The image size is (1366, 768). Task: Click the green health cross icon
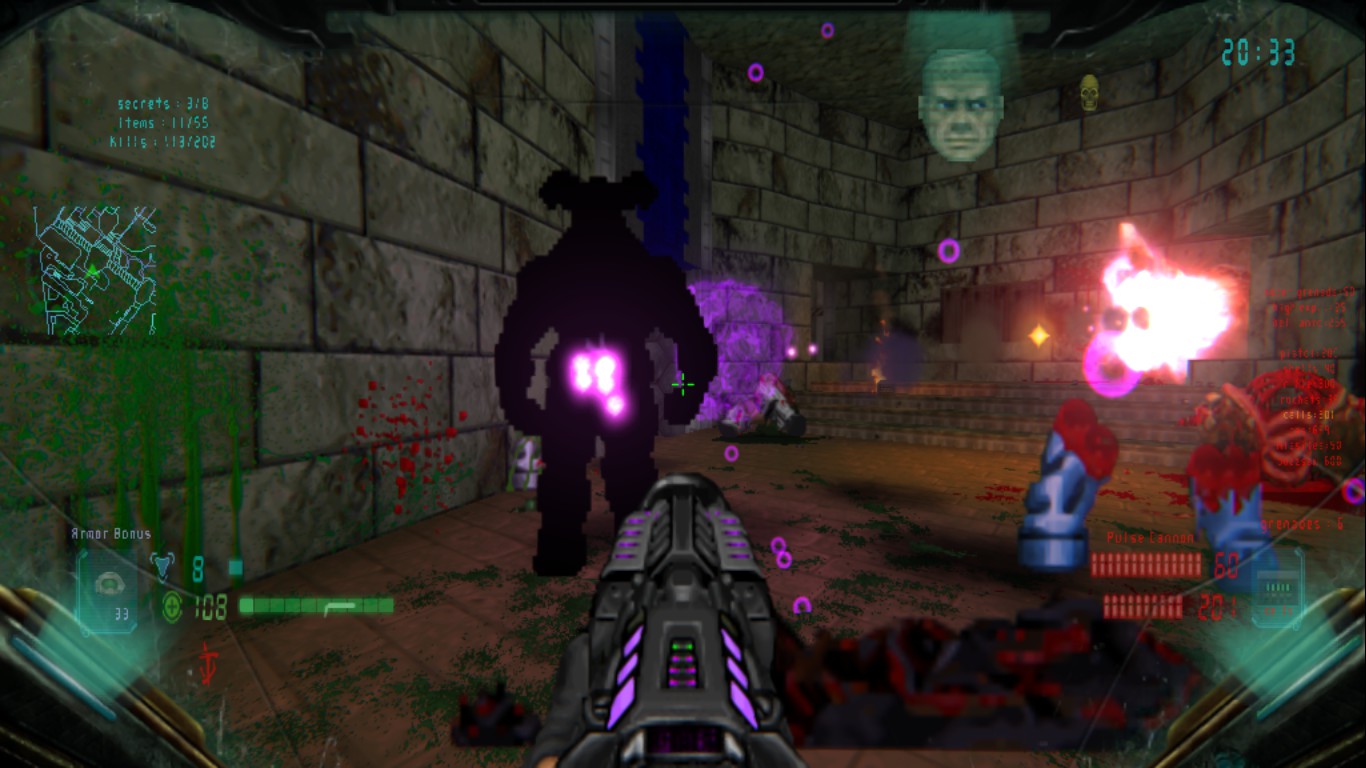[173, 605]
